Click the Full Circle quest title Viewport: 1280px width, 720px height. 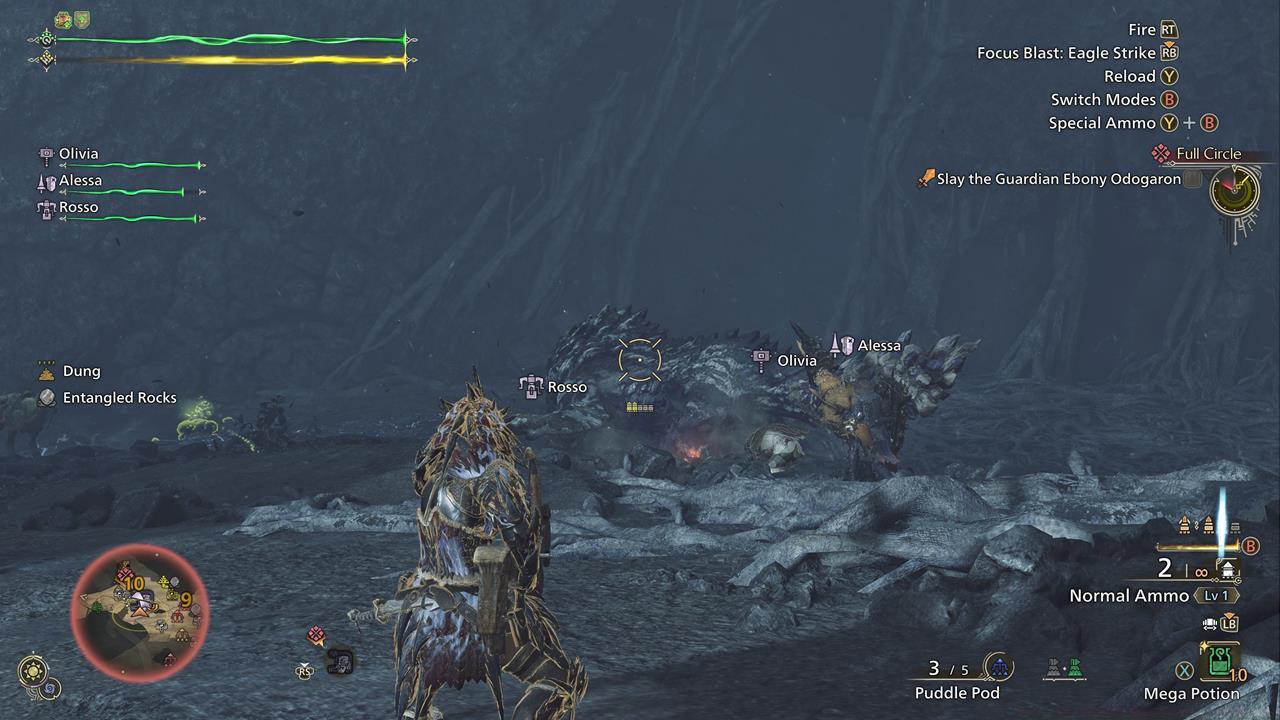click(1208, 154)
